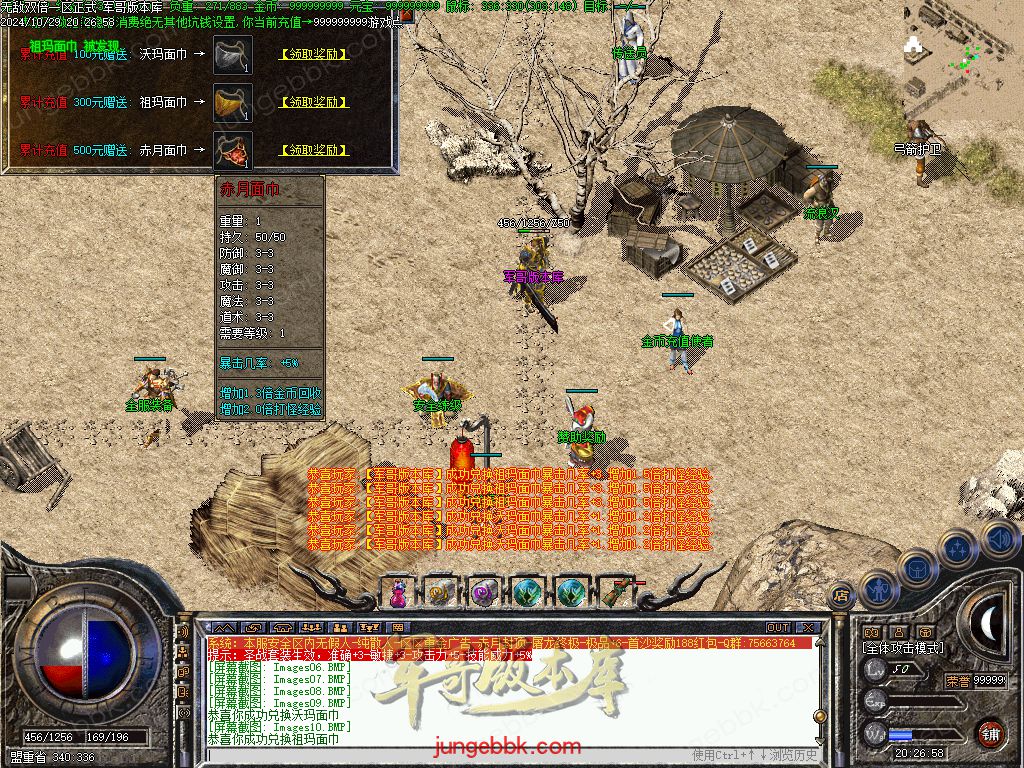Image resolution: width=1024 pixels, height=768 pixels.
Task: Open the skills sparkle round button
Action: click(958, 548)
